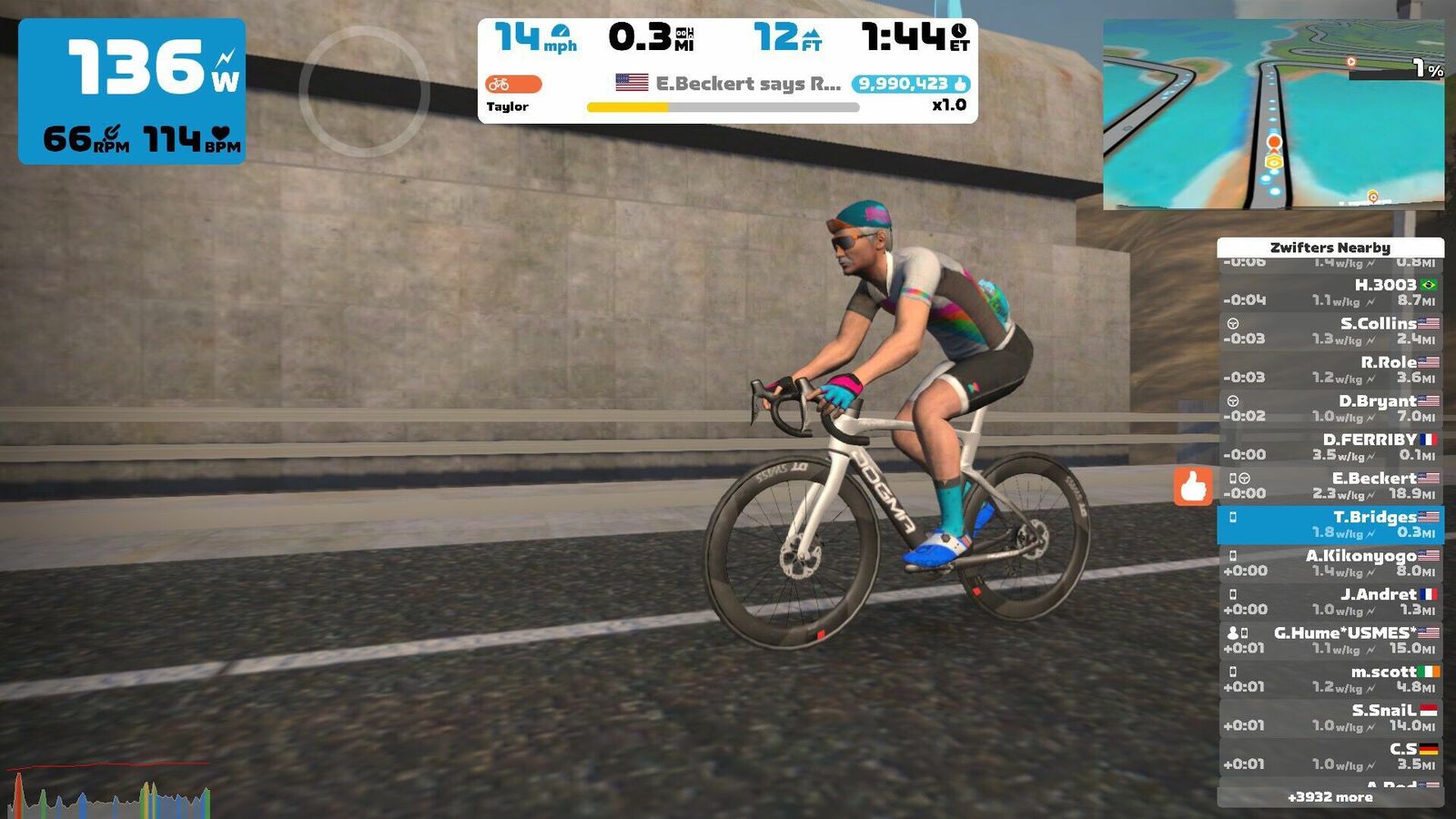Viewport: 1456px width, 819px height.
Task: View rider G.Hume*USMES* in the list
Action: (1330, 641)
